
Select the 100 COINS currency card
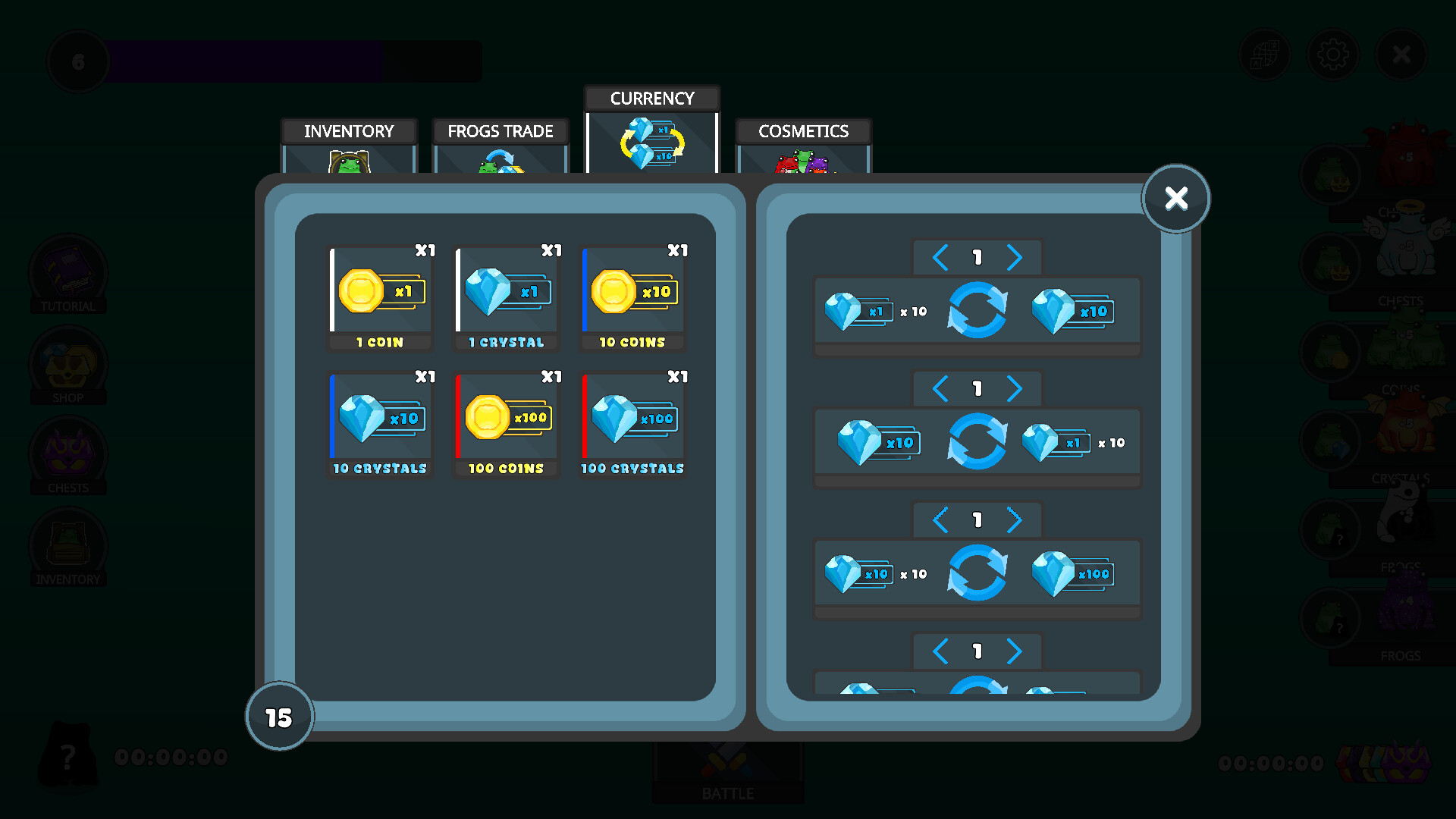click(x=506, y=422)
